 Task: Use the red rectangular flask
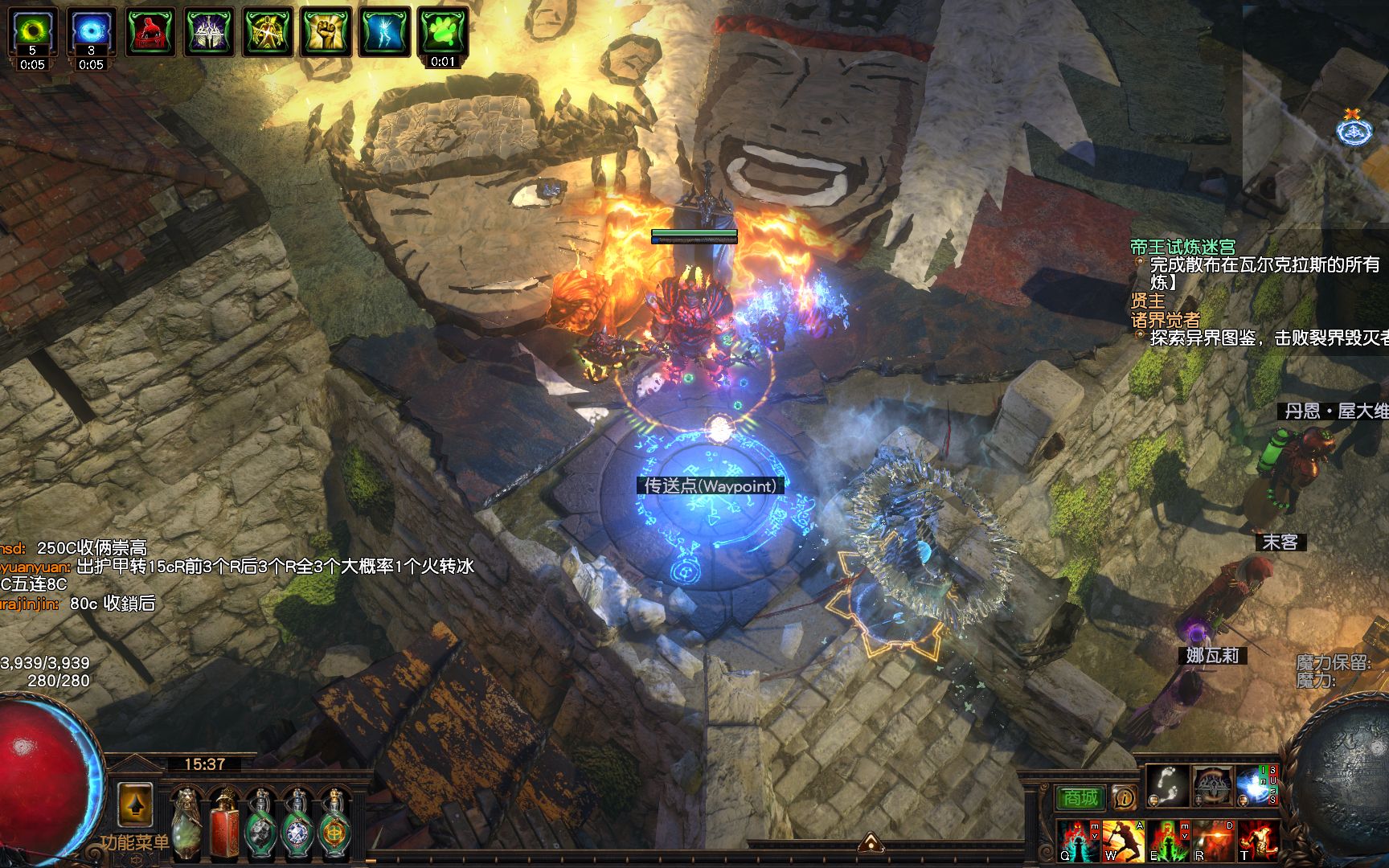pyautogui.click(x=225, y=825)
